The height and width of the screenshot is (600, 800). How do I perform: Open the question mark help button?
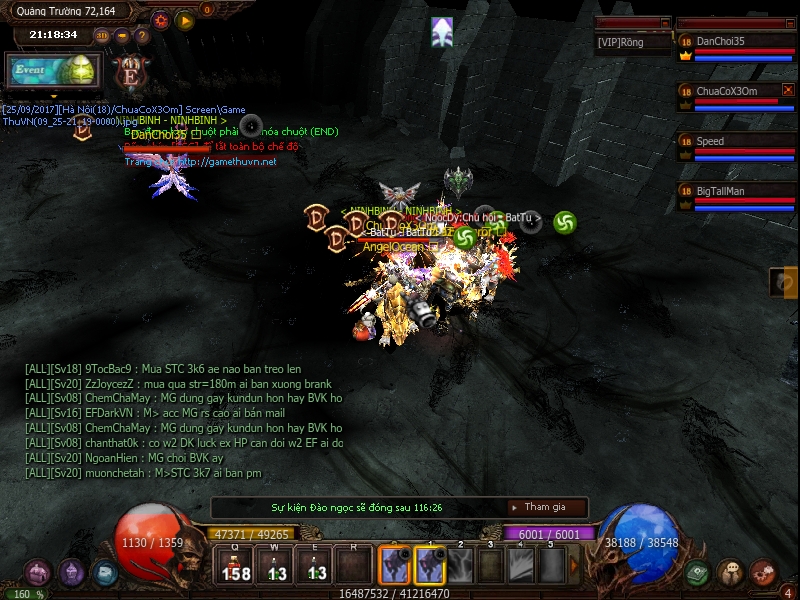pyautogui.click(x=142, y=35)
